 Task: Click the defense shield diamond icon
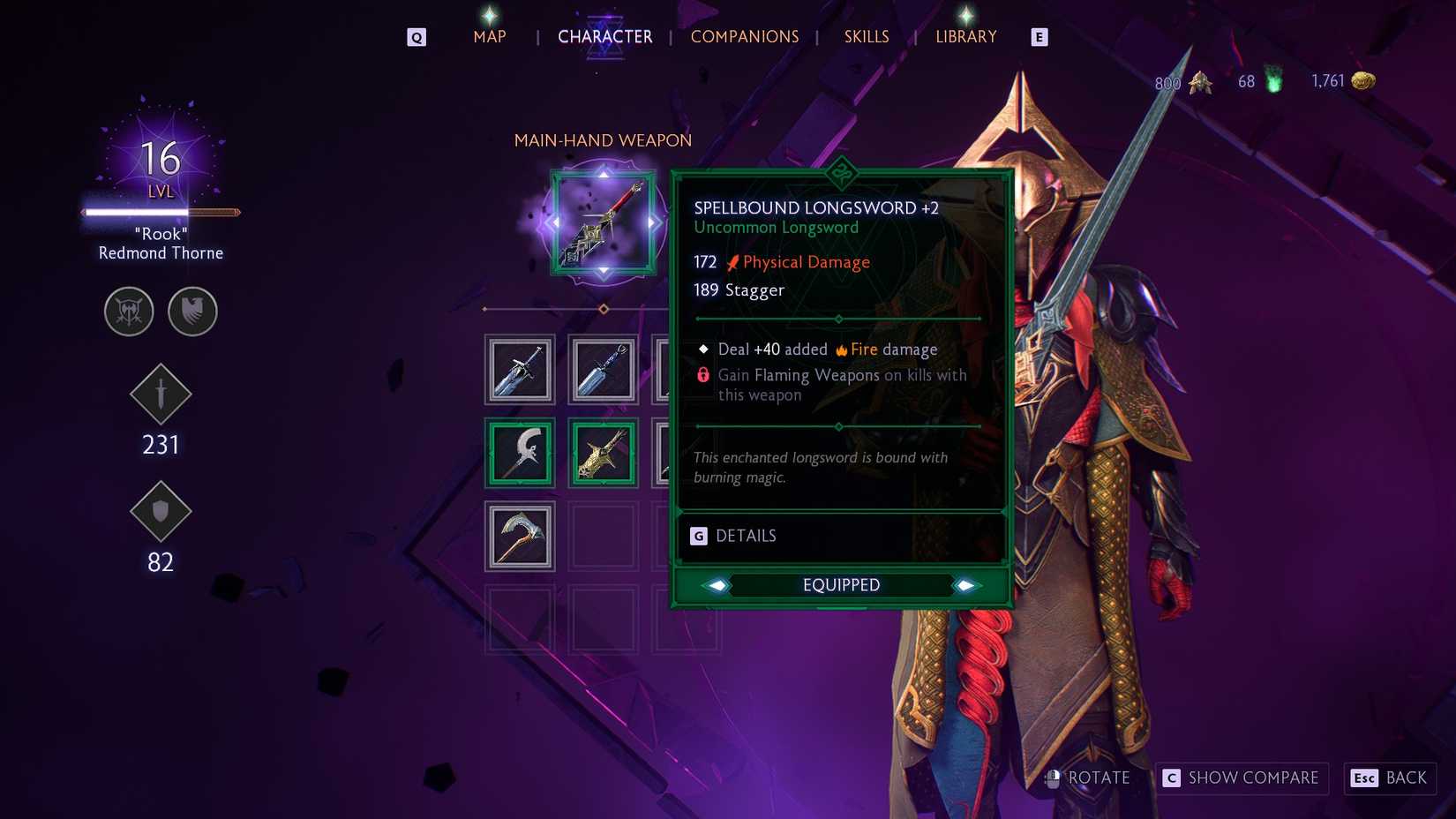pyautogui.click(x=161, y=512)
